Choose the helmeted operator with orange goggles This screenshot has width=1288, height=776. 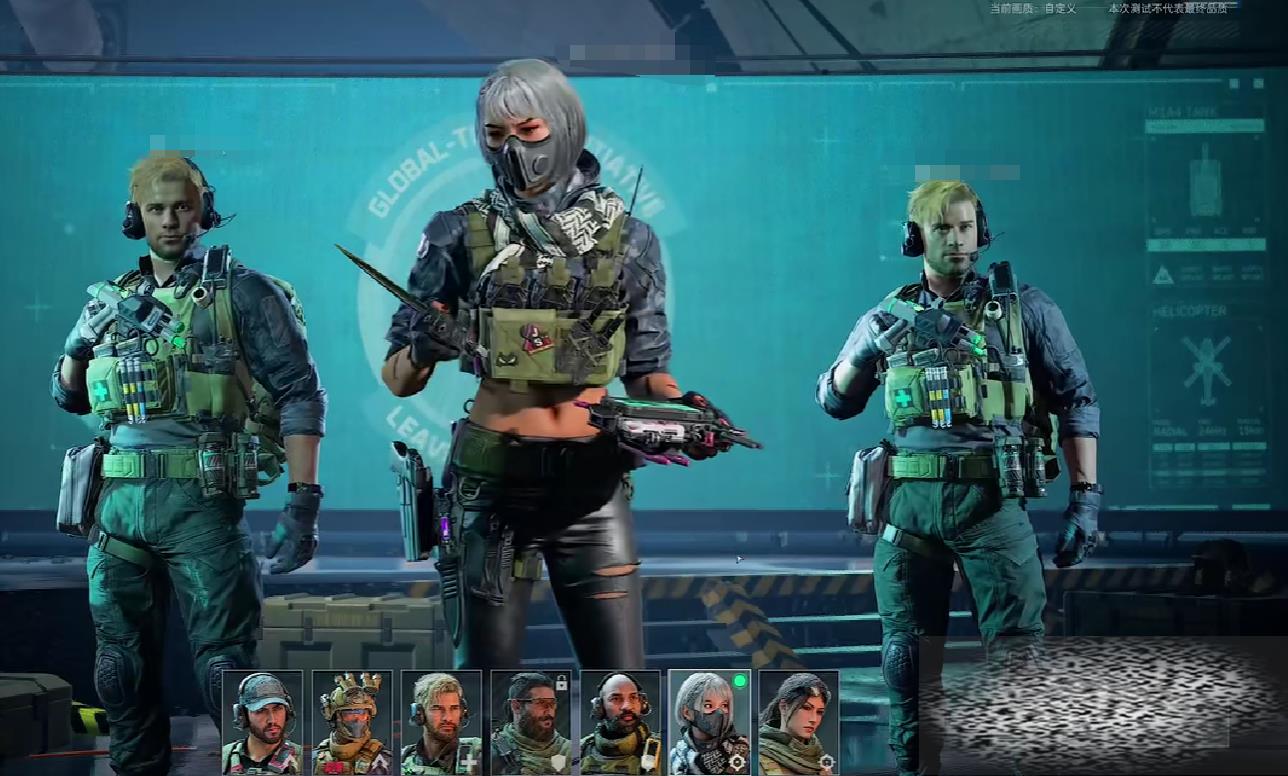(351, 722)
